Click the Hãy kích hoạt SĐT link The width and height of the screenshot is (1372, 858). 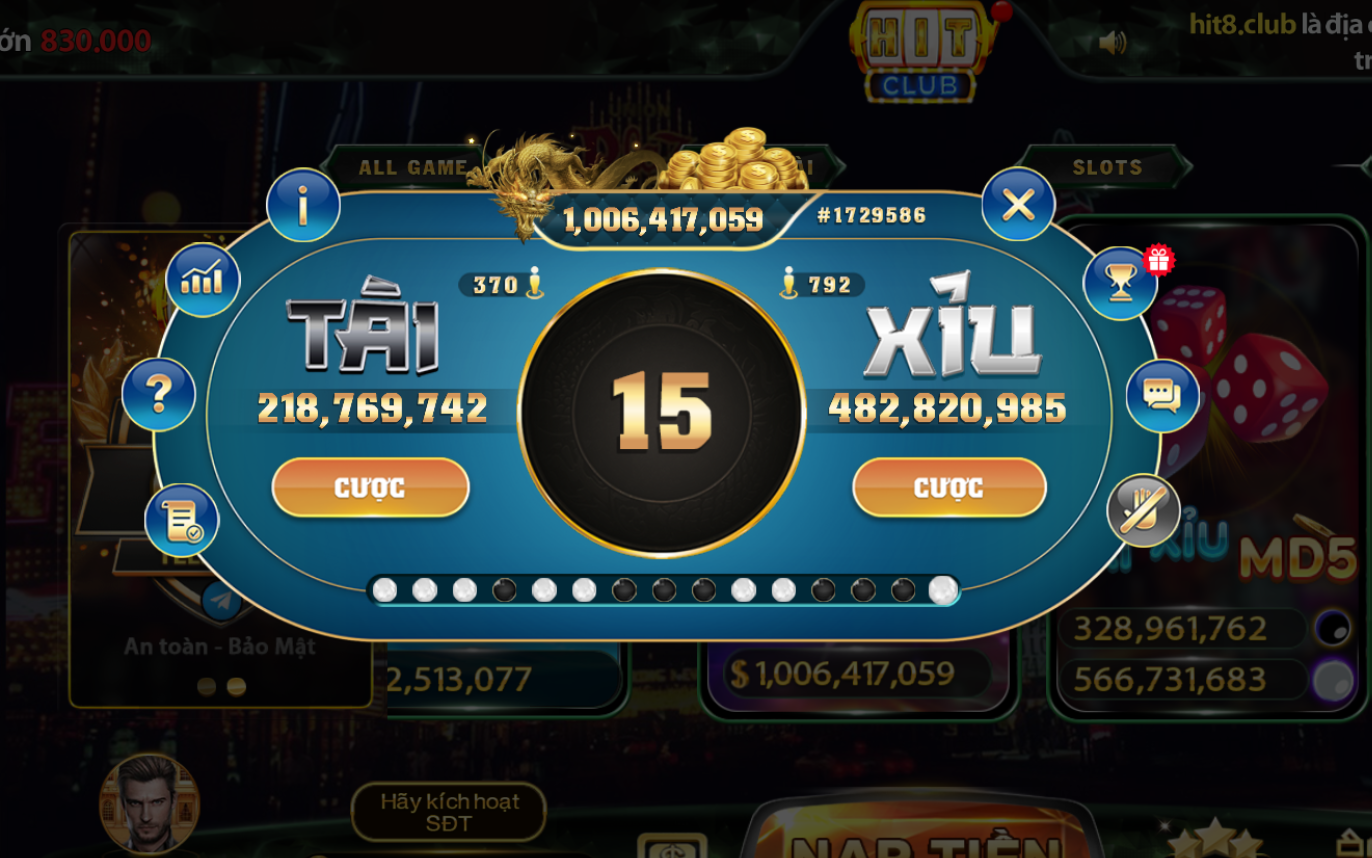(447, 811)
